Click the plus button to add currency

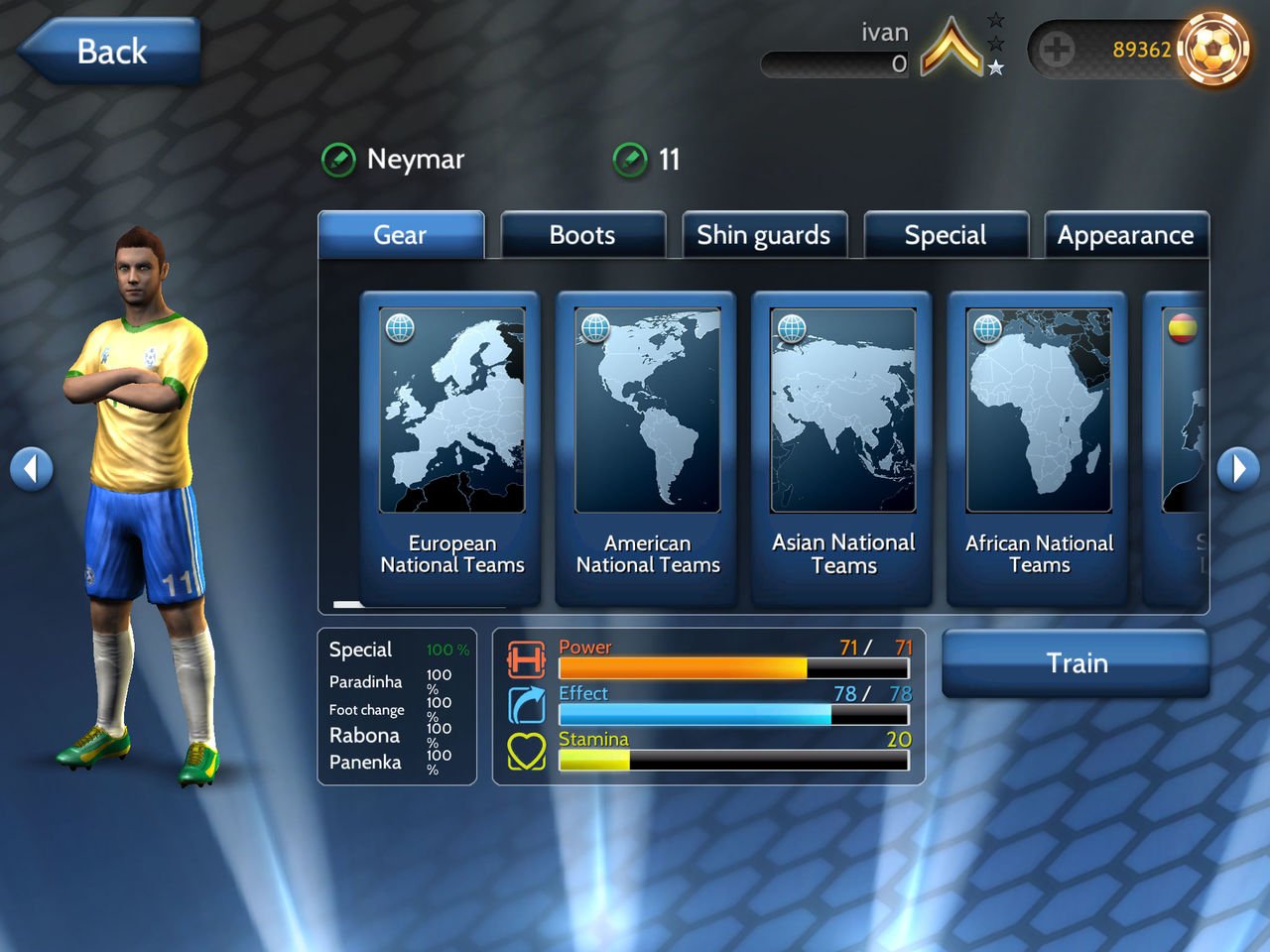pyautogui.click(x=1055, y=48)
